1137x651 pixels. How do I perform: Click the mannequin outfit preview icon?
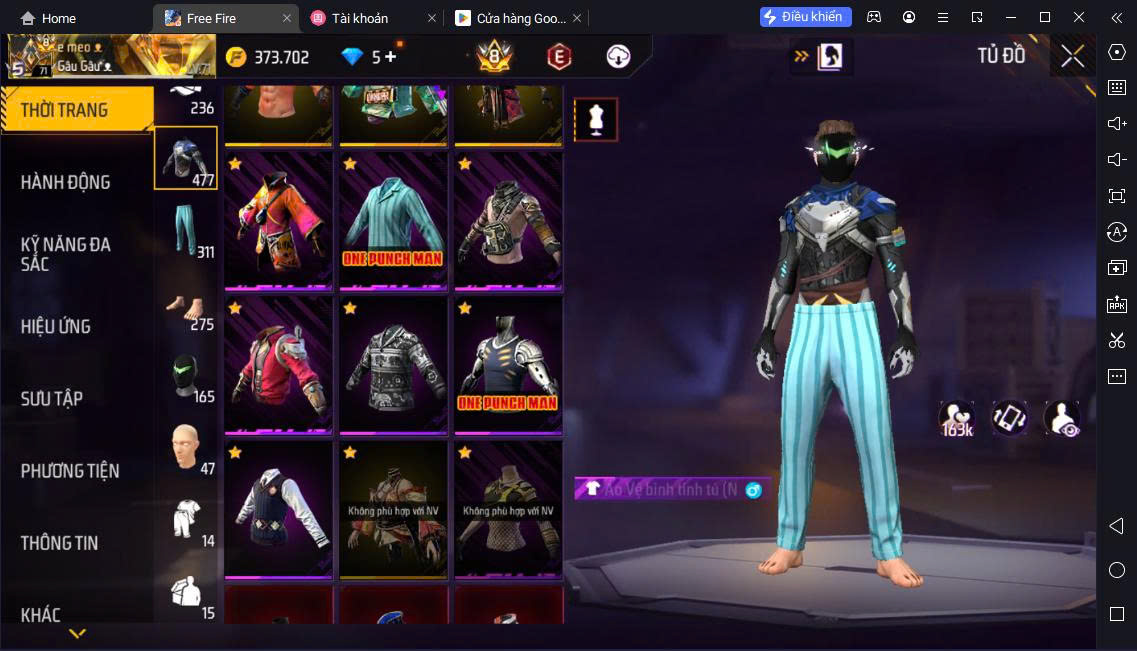tap(596, 120)
